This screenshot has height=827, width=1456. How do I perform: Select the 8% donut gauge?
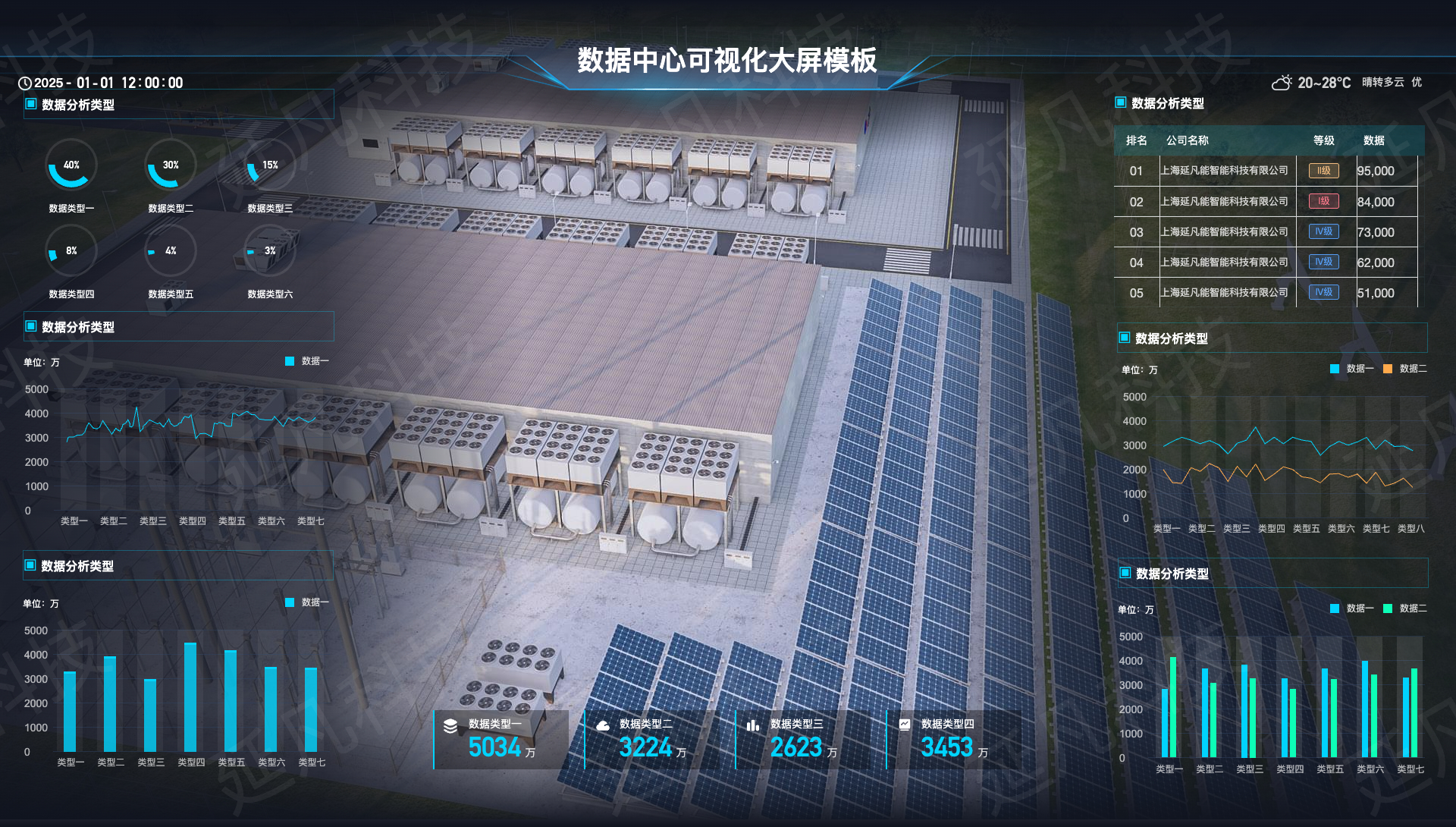[x=71, y=251]
